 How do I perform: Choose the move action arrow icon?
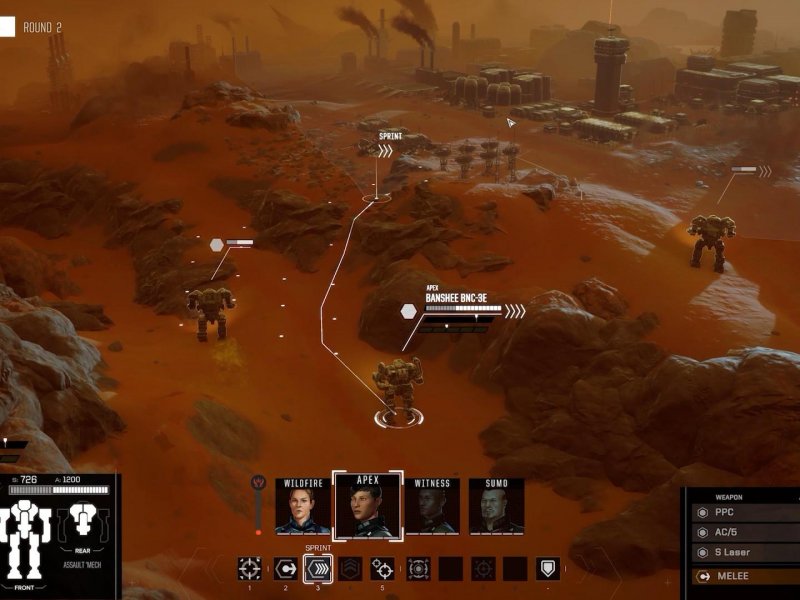pyautogui.click(x=285, y=569)
